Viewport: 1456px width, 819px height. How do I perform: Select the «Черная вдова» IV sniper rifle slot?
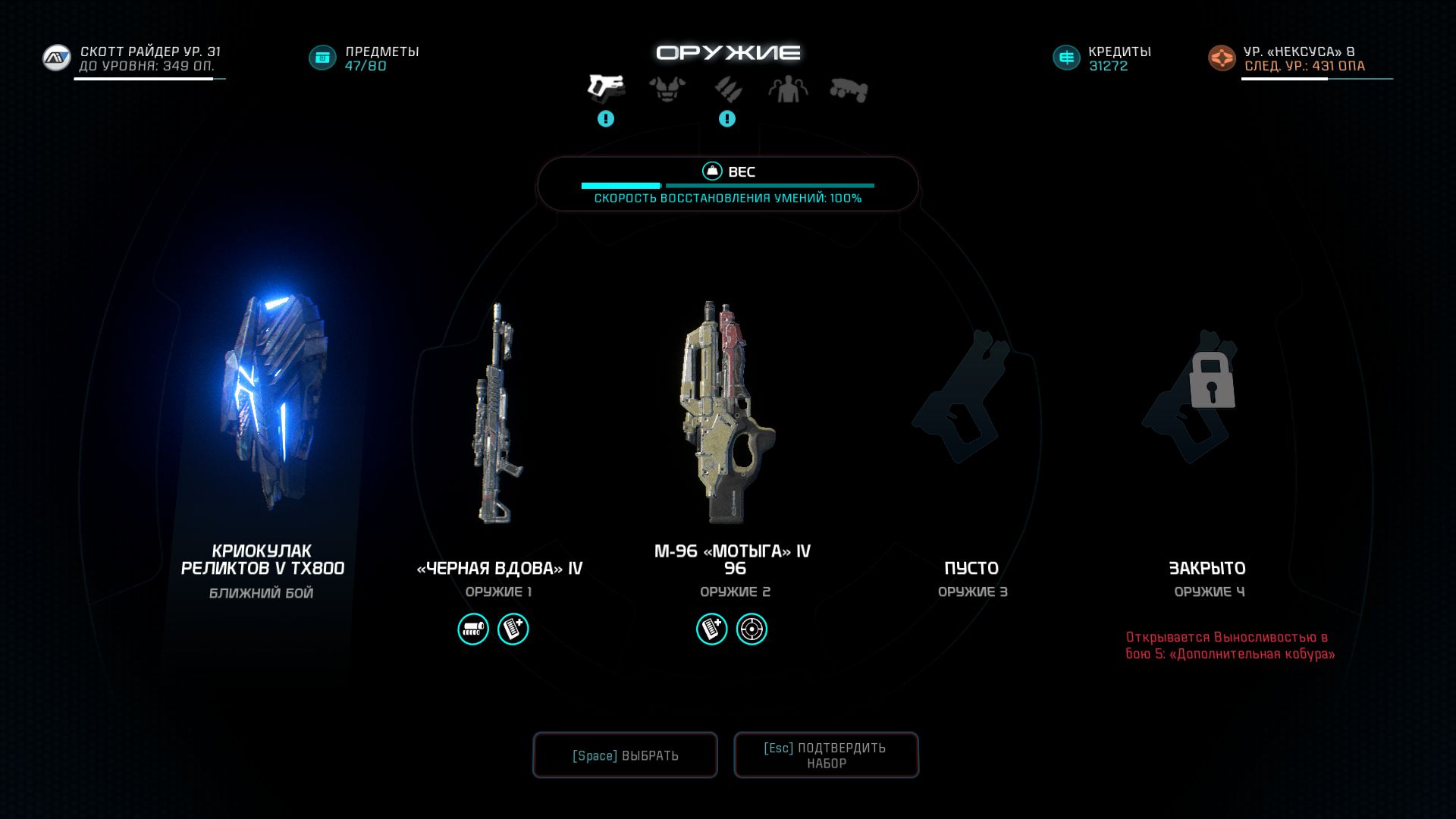coord(498,413)
